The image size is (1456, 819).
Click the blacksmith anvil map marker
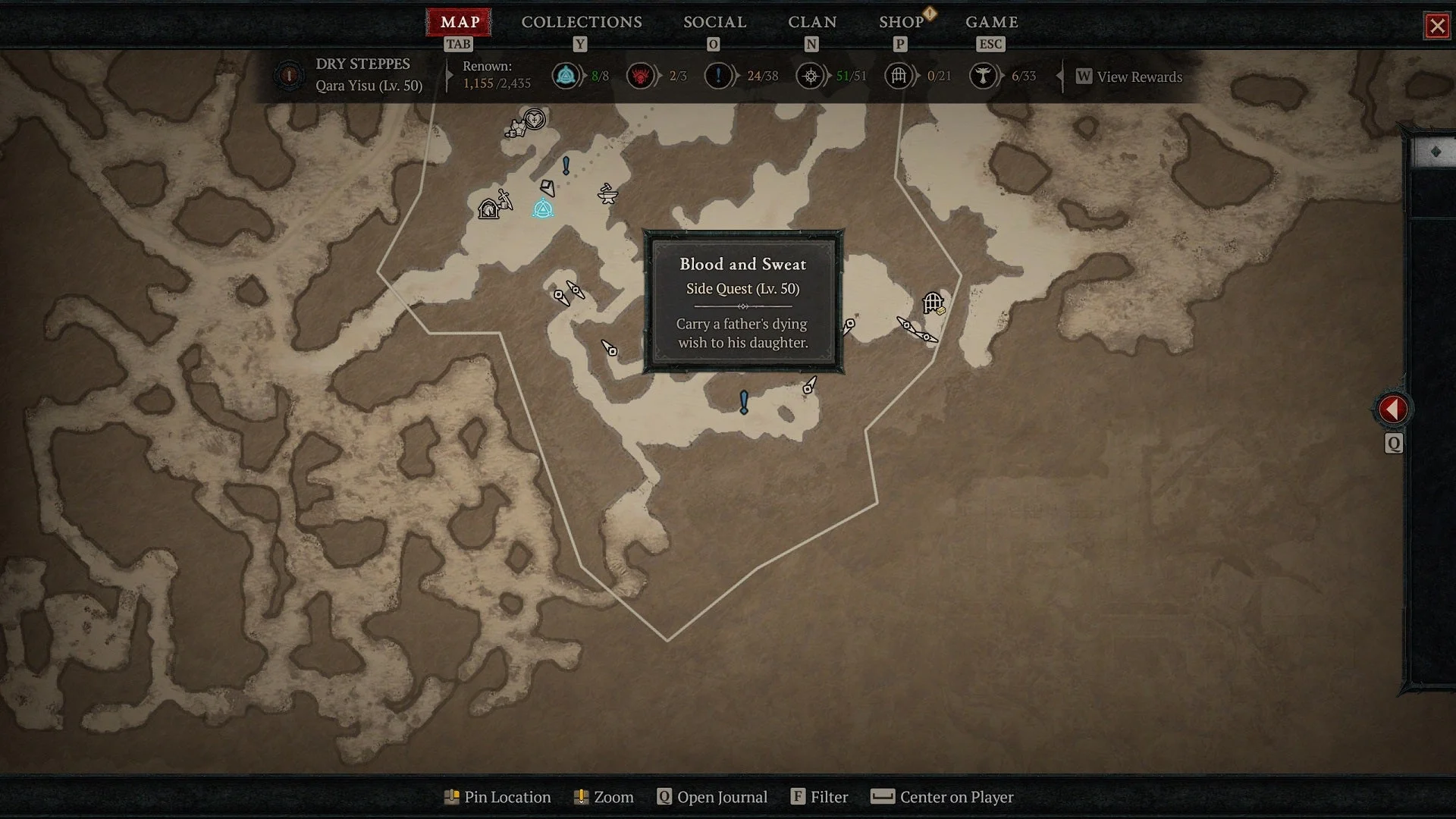[607, 194]
